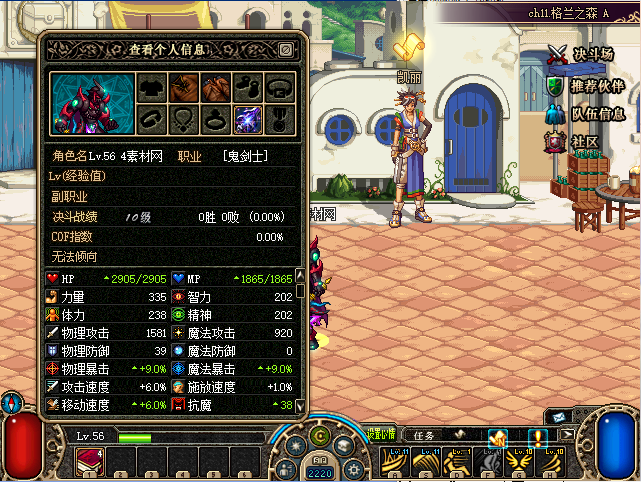Click the green crescent button on the dial
Image resolution: width=641 pixels, height=482 pixels.
coord(319,436)
